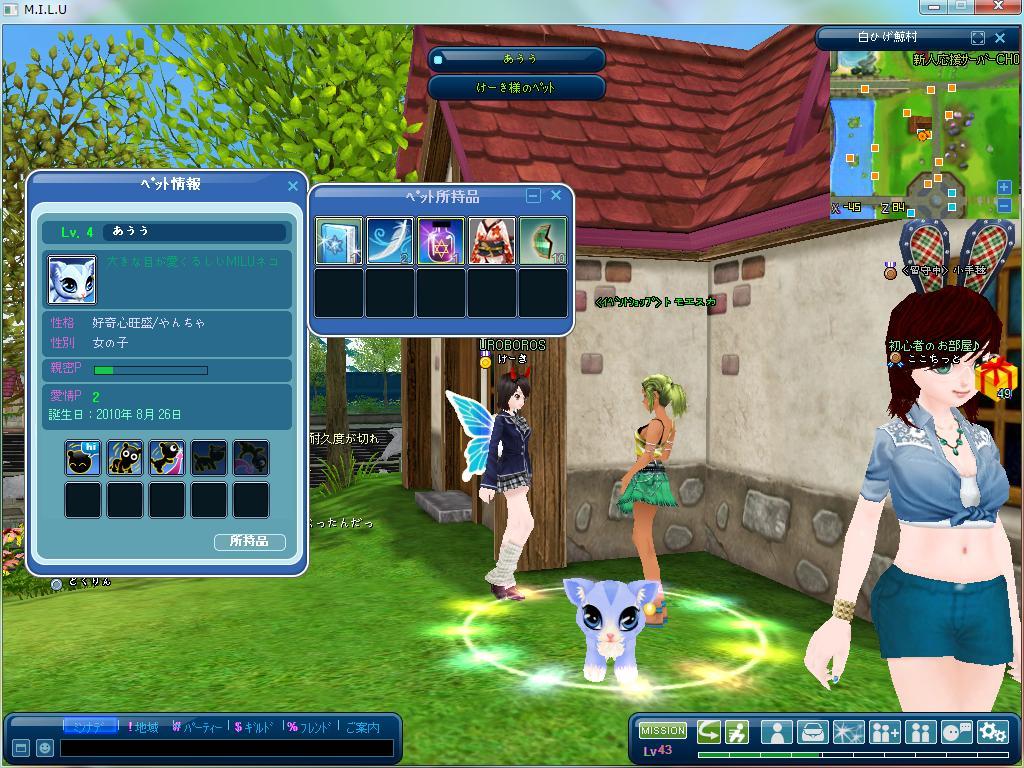Open the emoticon smiley menu

coord(44,747)
